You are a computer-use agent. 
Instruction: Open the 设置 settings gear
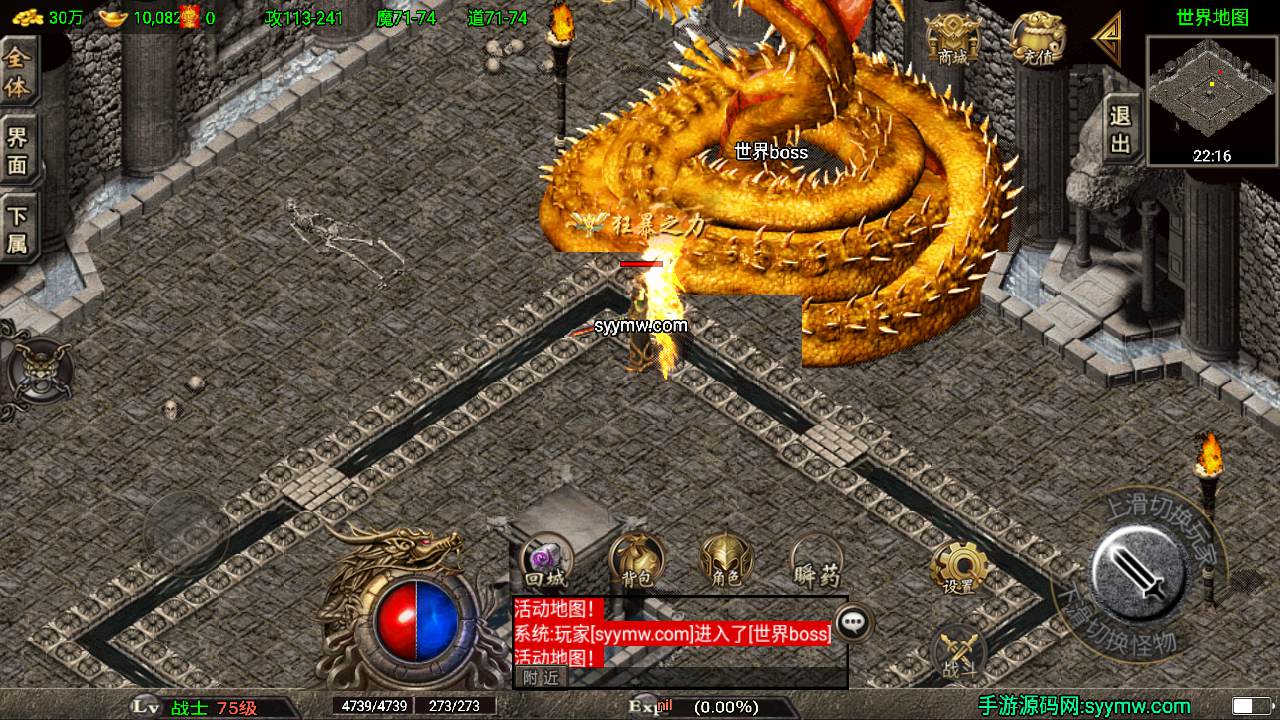(x=959, y=568)
